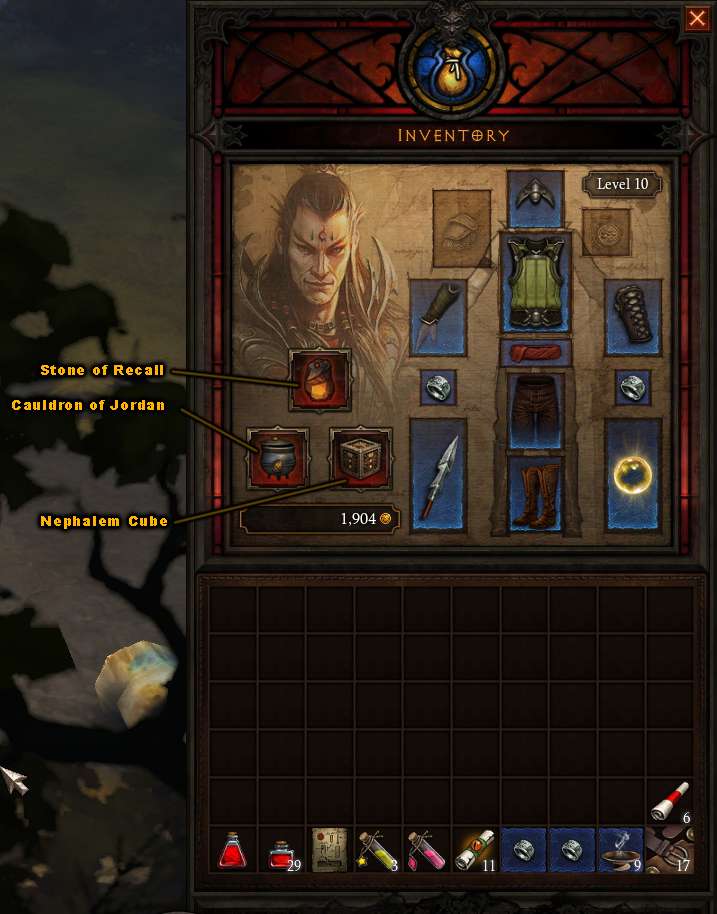This screenshot has height=914, width=717.
Task: Pick the red potion stack of 29
Action: (281, 850)
